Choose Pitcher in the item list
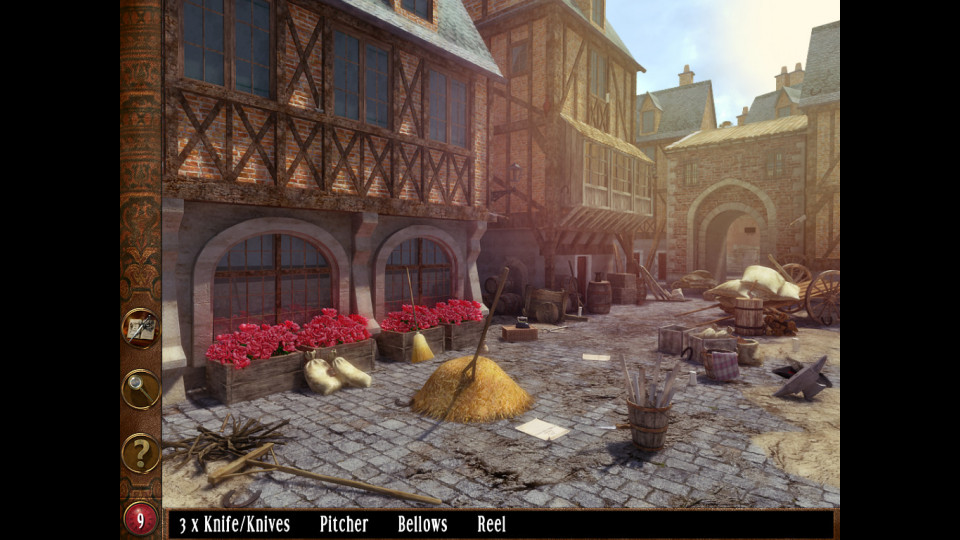 pyautogui.click(x=344, y=524)
